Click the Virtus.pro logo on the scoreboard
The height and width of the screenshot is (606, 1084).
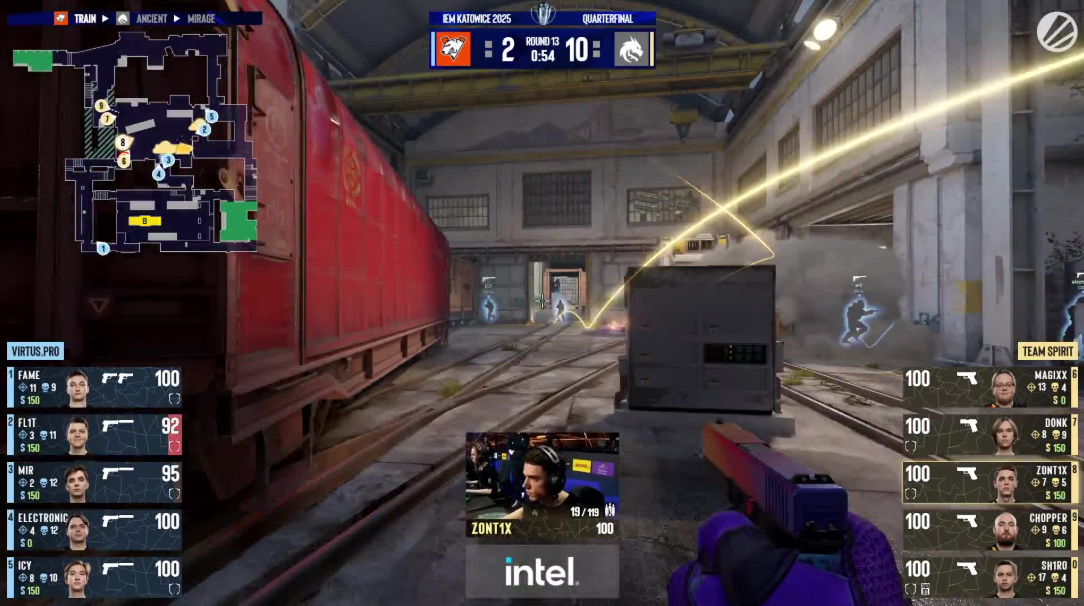[x=453, y=48]
